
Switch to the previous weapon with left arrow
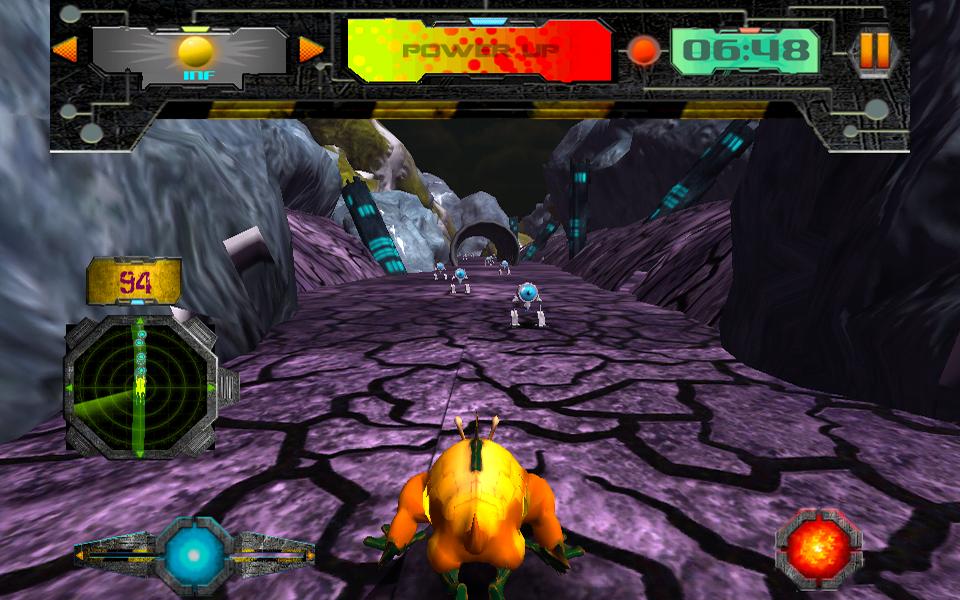tap(64, 49)
